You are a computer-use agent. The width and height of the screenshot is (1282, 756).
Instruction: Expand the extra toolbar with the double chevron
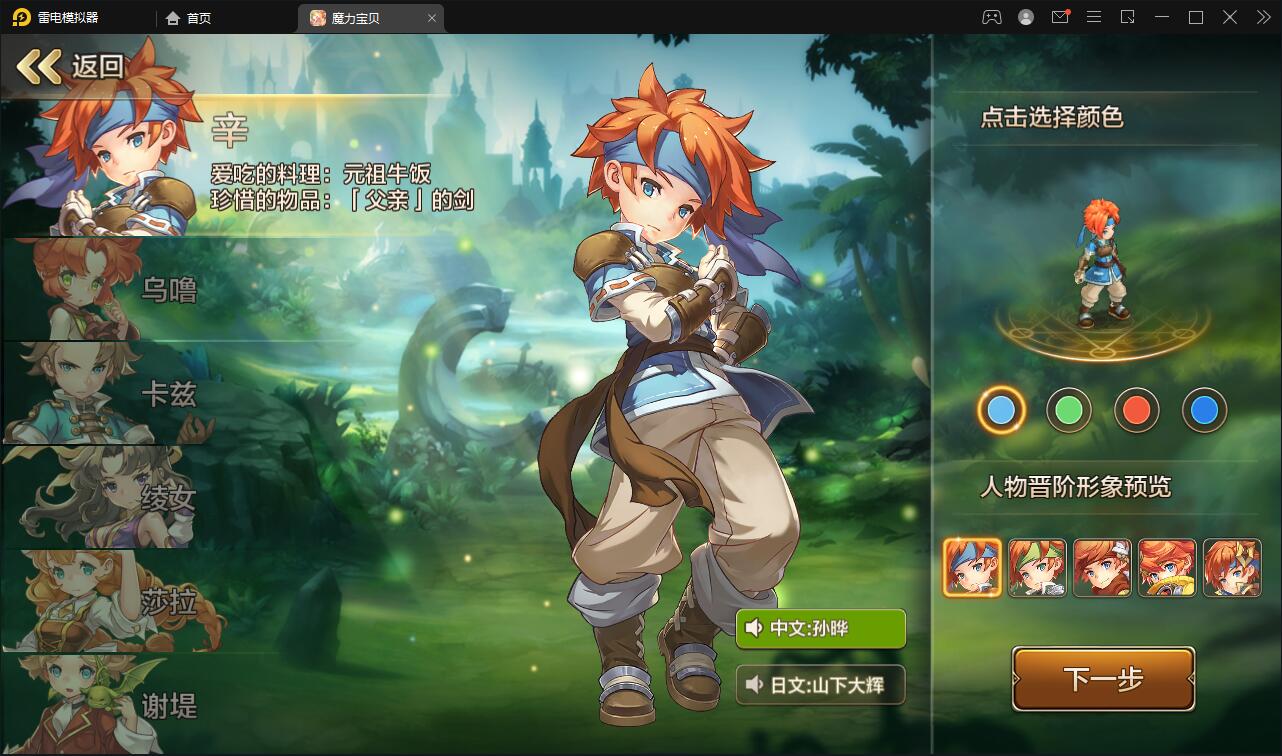pos(1262,17)
